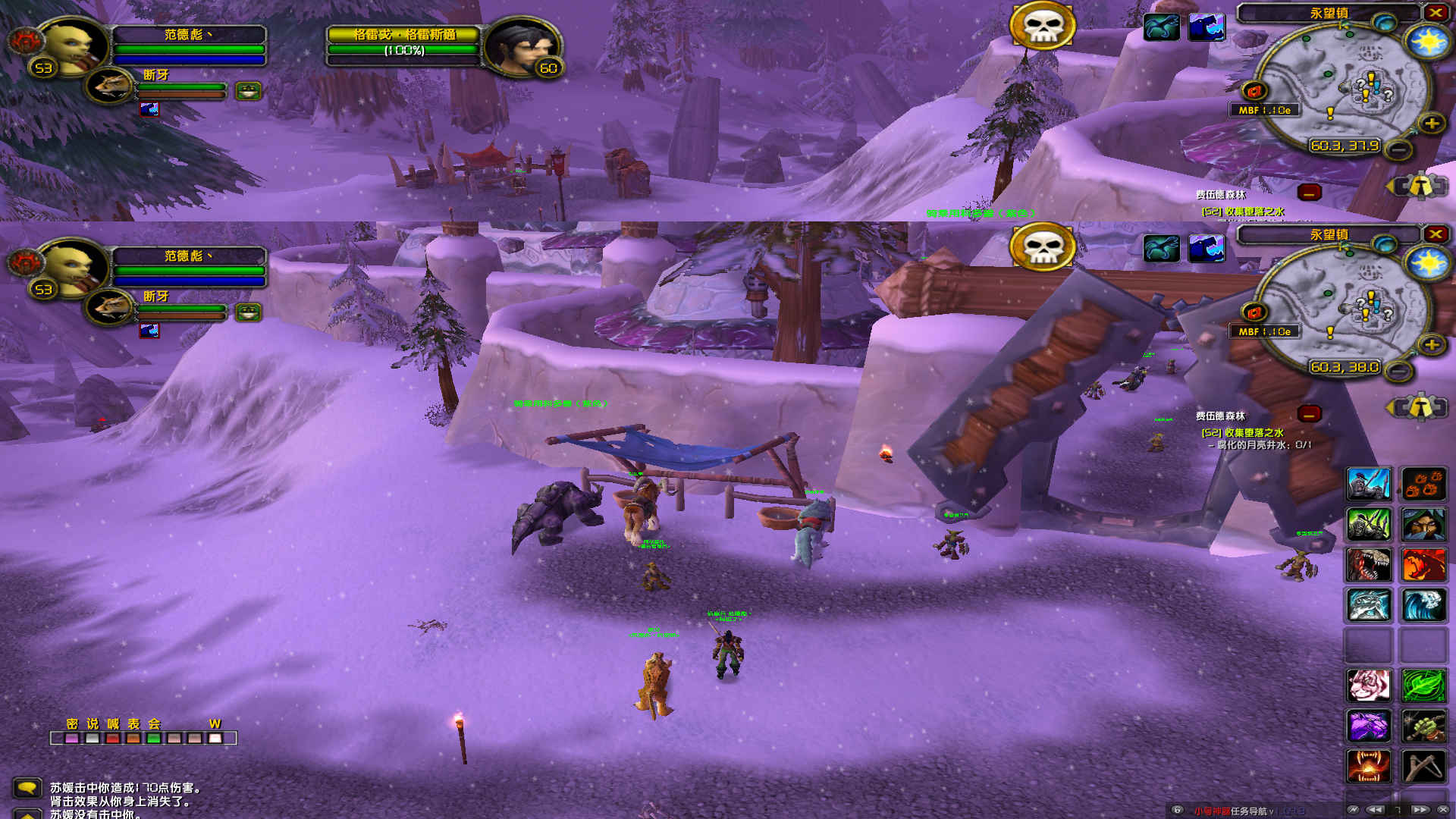Cast the white frost beast ability
The image size is (1456, 819).
click(1369, 605)
